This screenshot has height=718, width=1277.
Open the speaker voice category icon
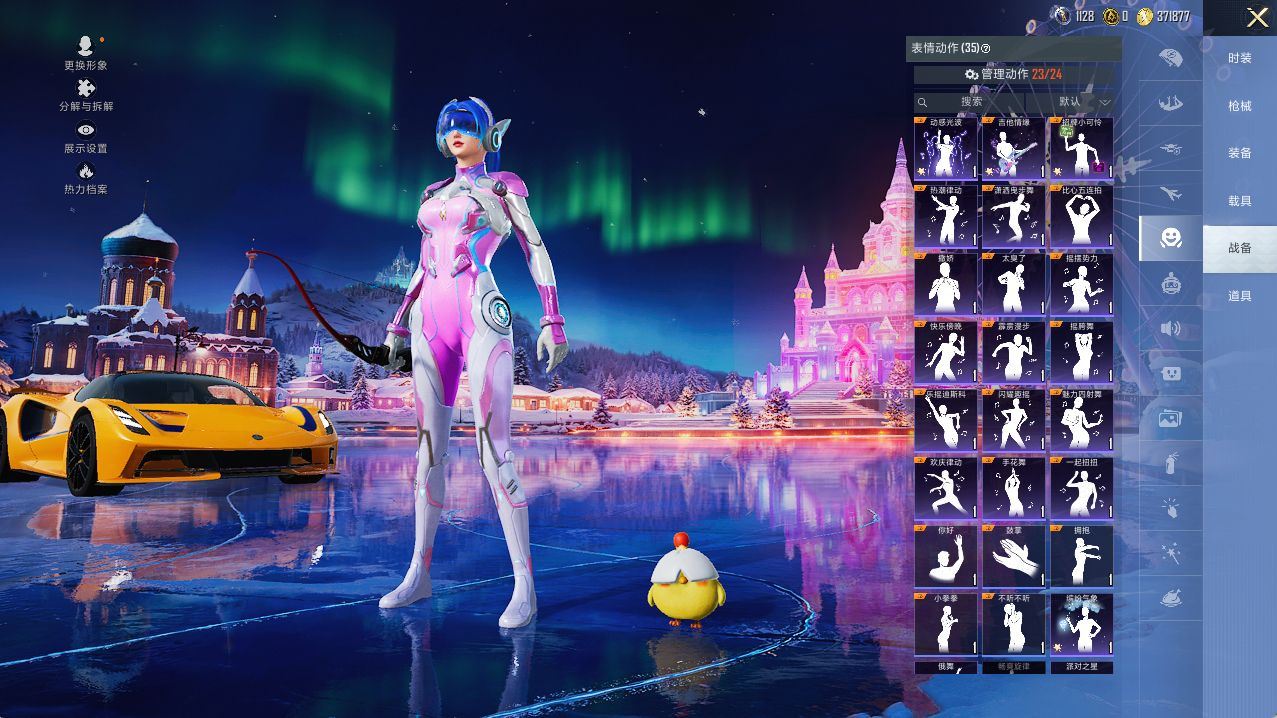(1170, 328)
